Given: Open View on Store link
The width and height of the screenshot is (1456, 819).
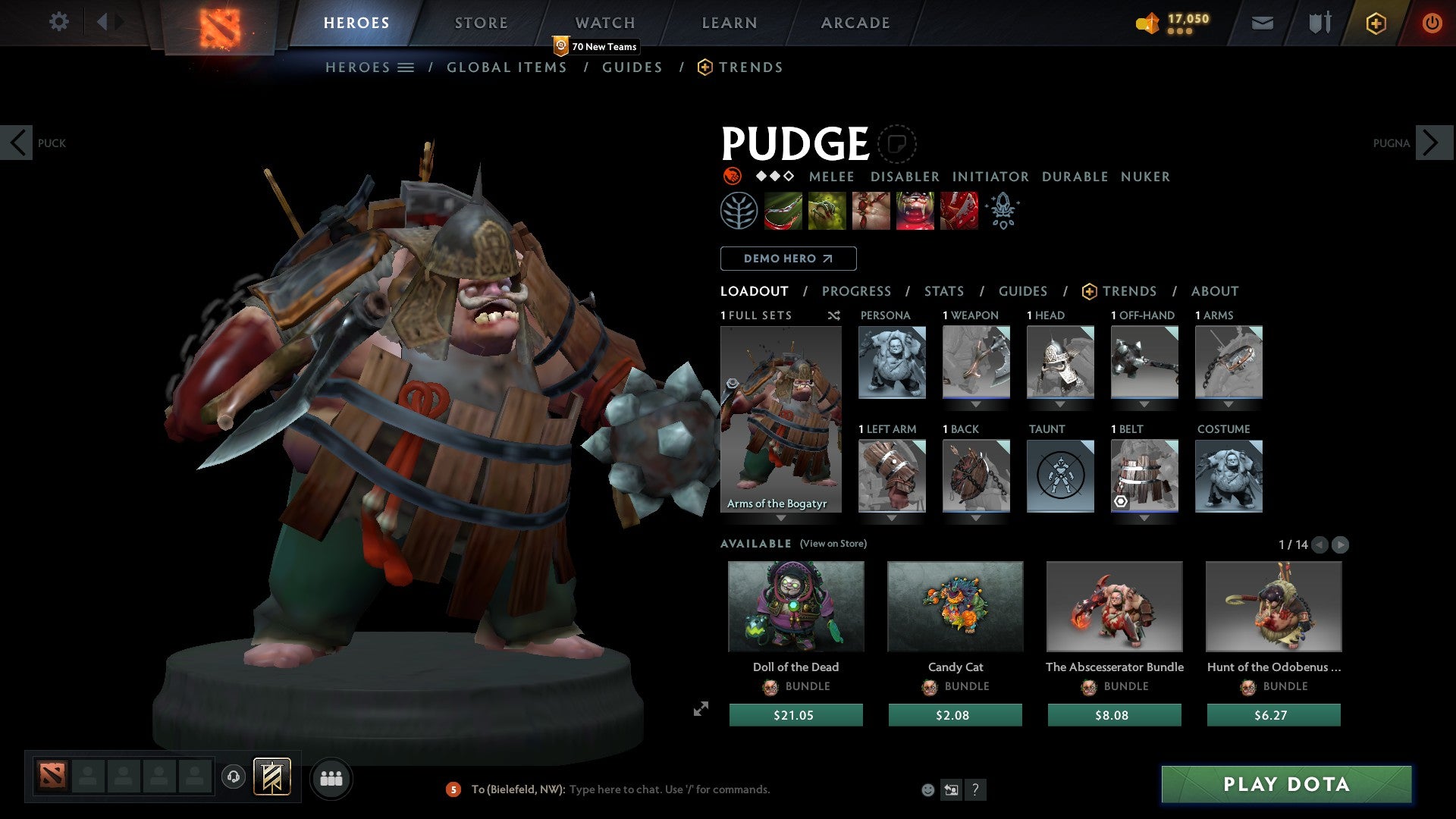Looking at the screenshot, I should [832, 544].
